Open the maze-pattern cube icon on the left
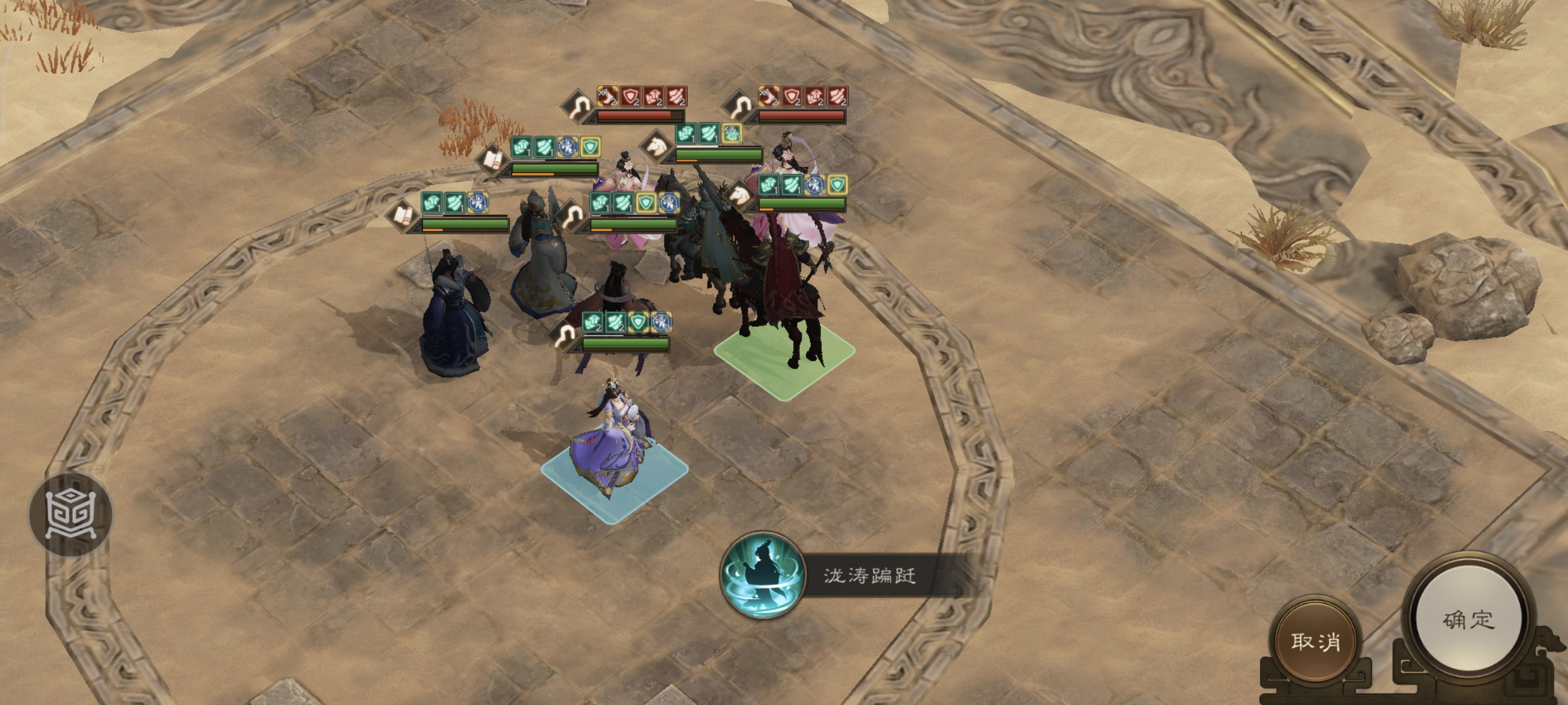 tap(70, 515)
